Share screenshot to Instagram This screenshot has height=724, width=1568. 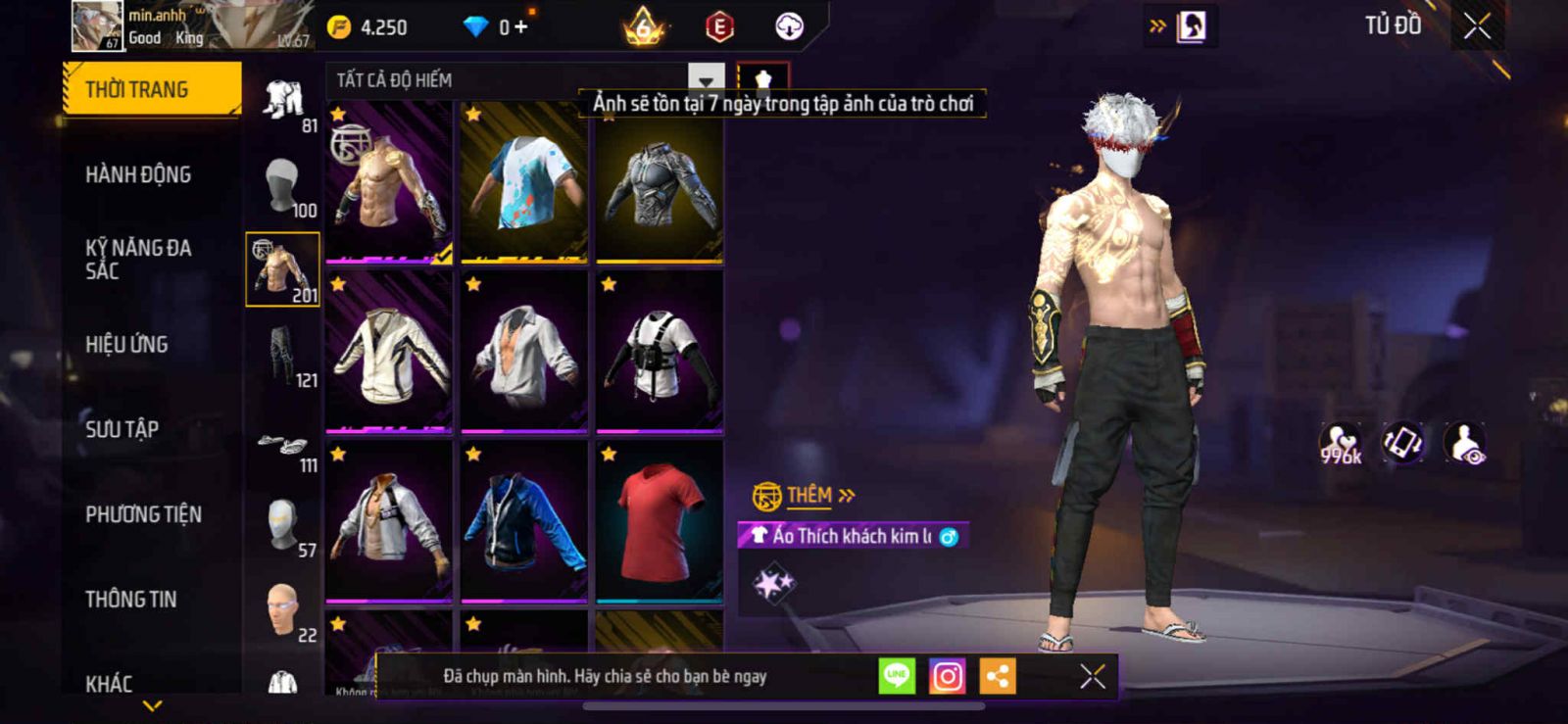pos(947,676)
